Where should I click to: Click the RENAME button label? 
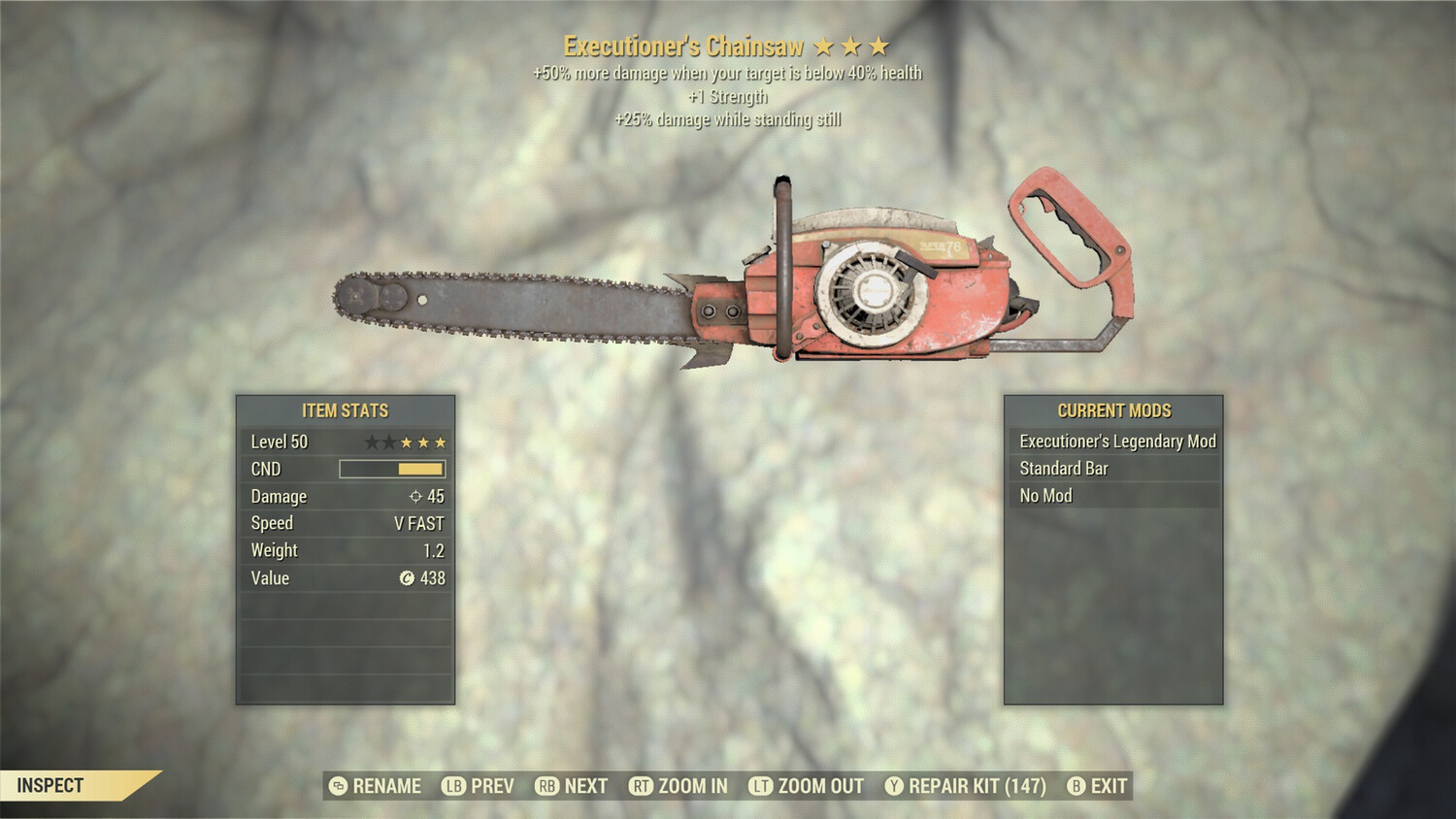[387, 786]
